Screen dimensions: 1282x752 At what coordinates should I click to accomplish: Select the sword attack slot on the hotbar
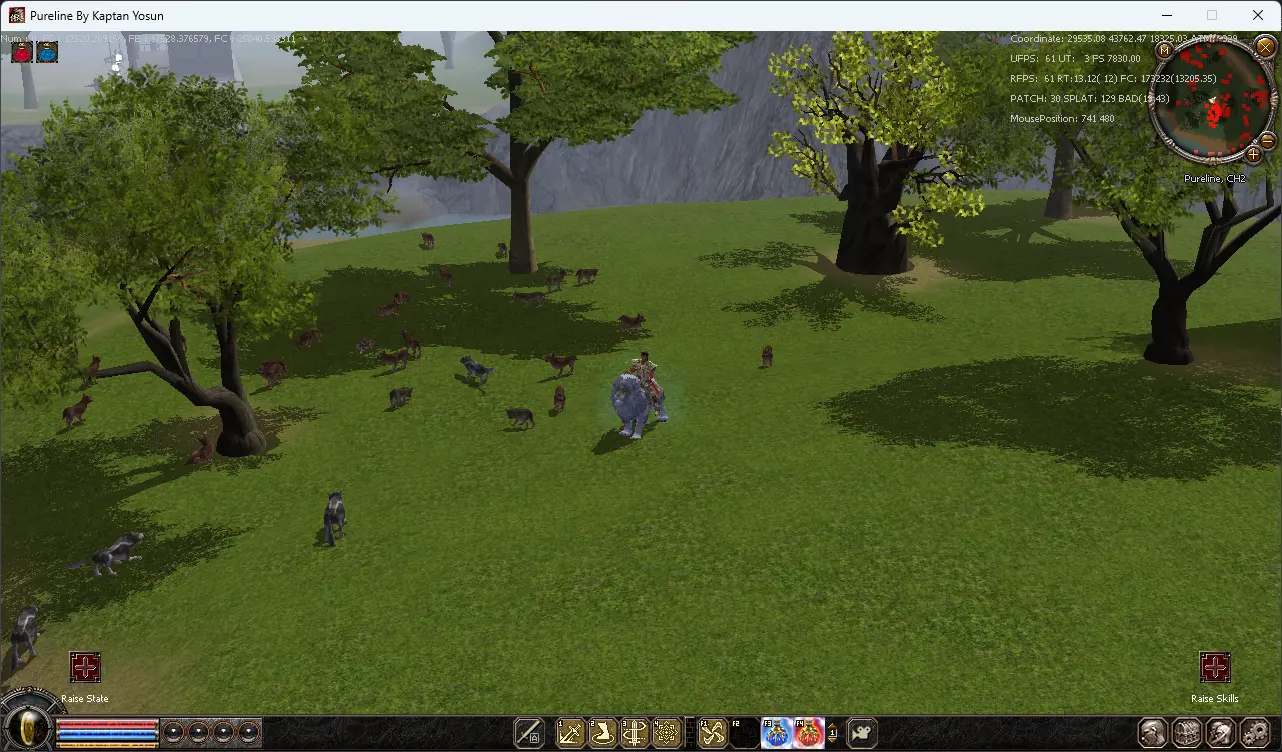529,733
